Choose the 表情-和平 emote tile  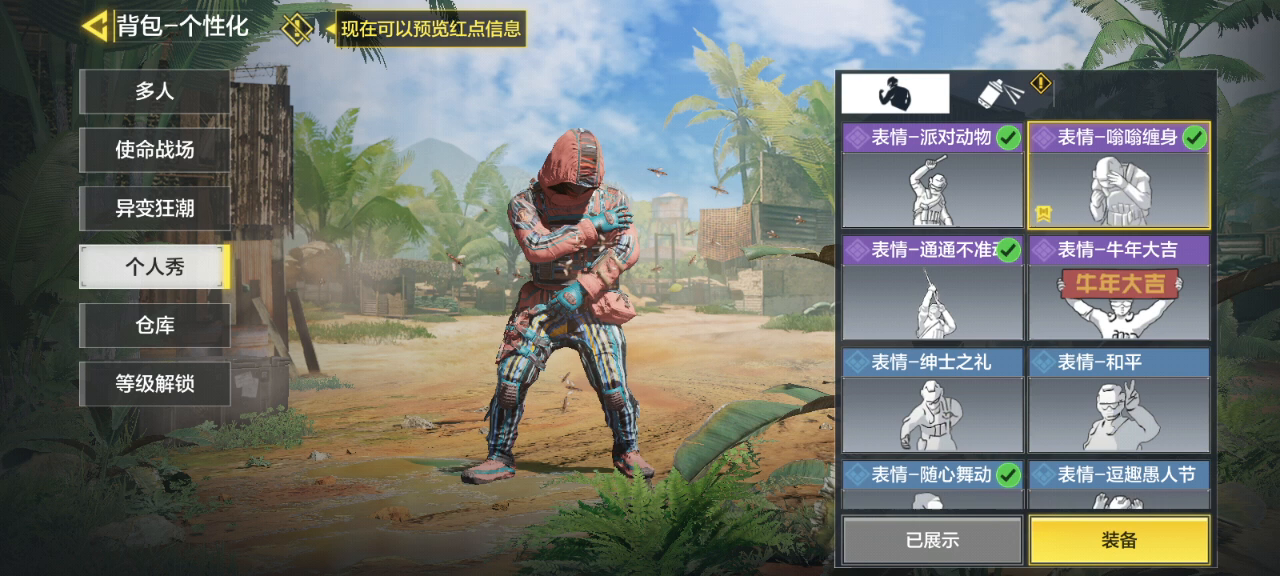coord(1119,400)
